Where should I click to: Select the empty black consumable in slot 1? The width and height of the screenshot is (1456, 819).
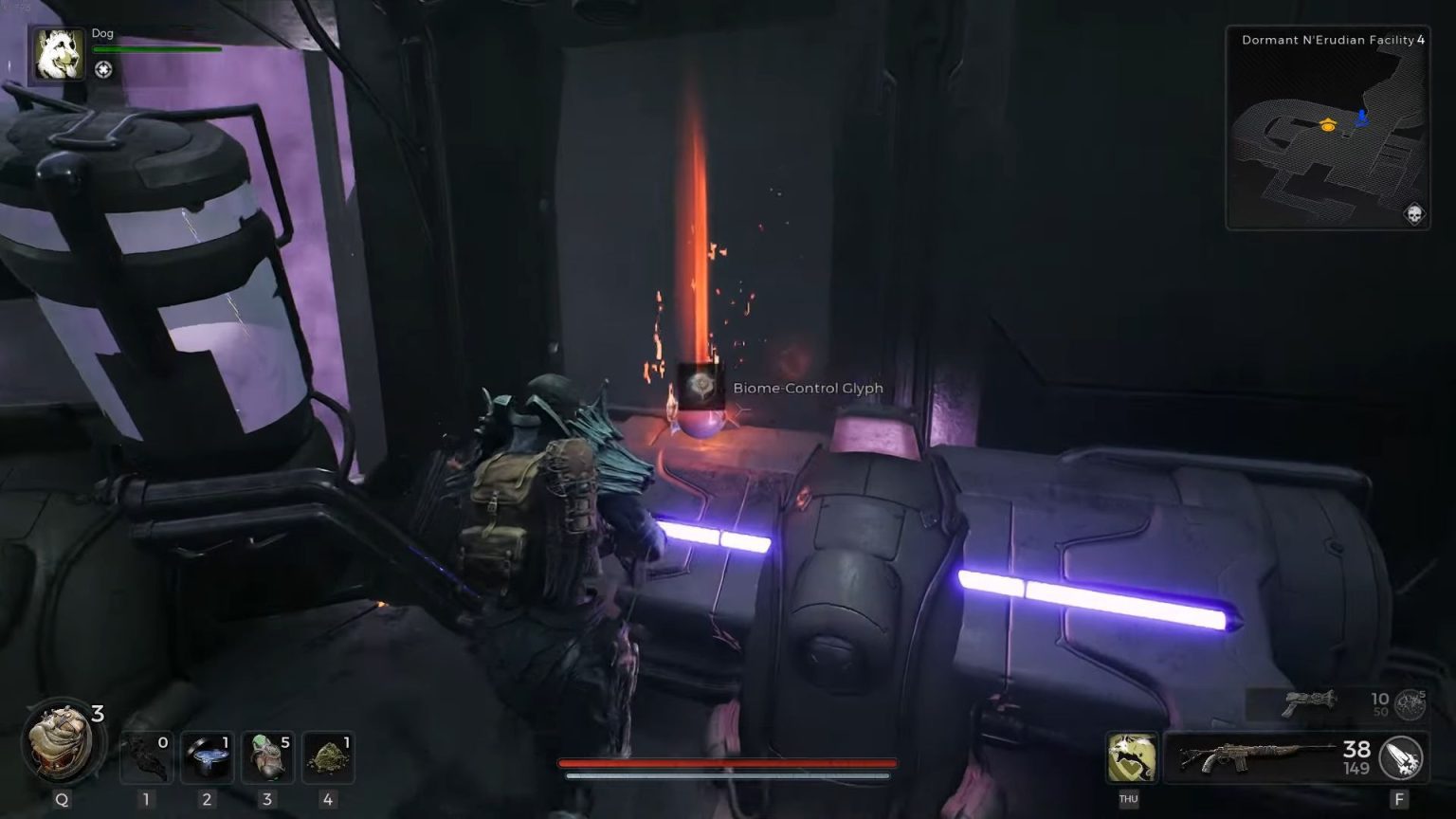(x=147, y=757)
